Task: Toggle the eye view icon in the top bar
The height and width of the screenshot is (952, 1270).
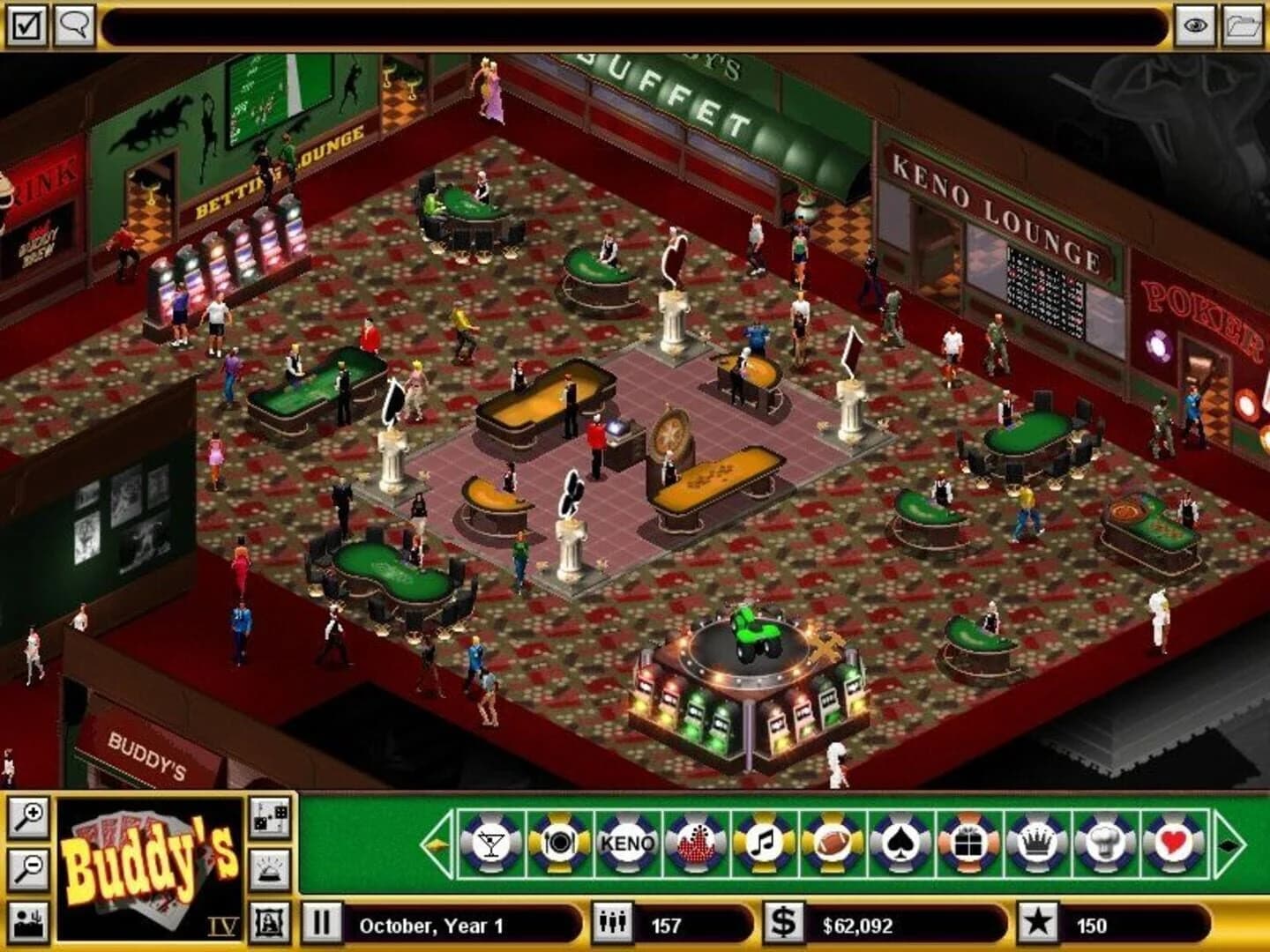Action: point(1195,26)
